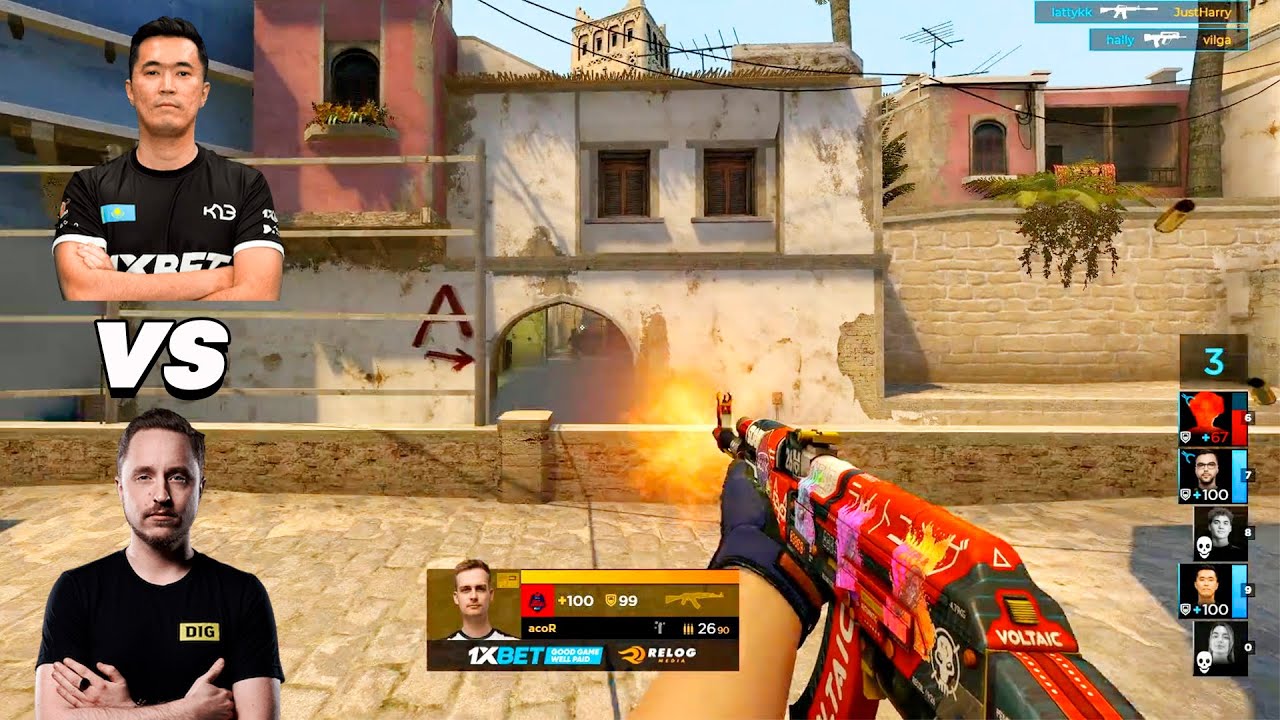Click the shield icon next to +100 health
Viewport: 1280px width, 720px height.
pyautogui.click(x=1185, y=493)
